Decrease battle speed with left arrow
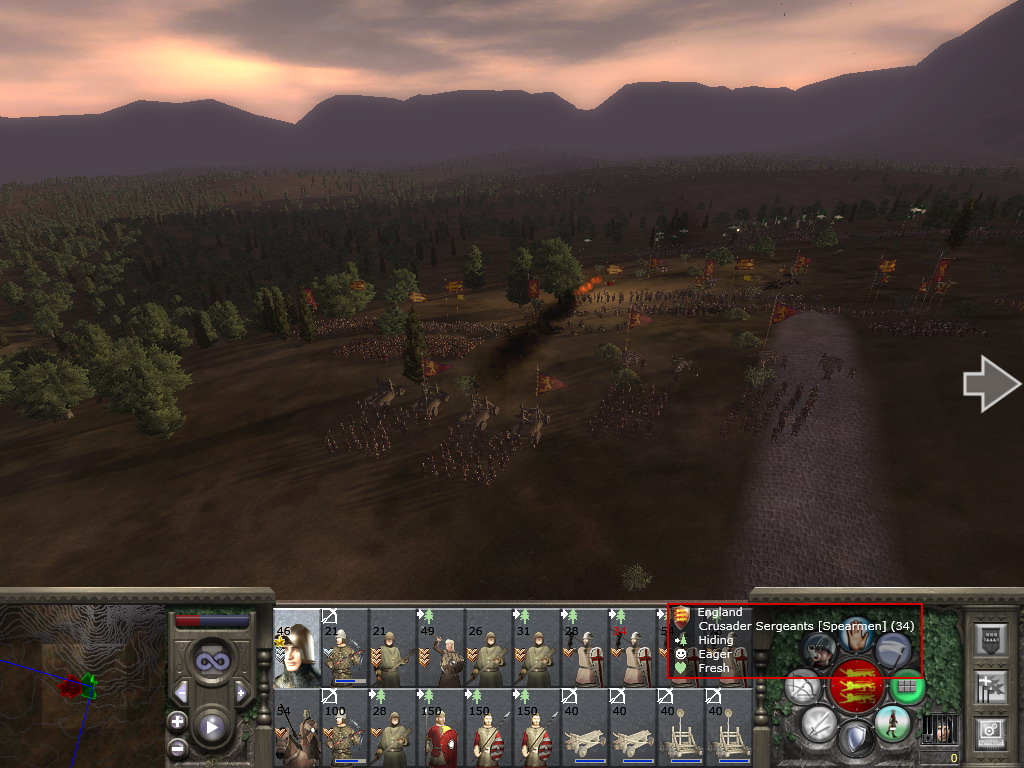 pos(181,692)
